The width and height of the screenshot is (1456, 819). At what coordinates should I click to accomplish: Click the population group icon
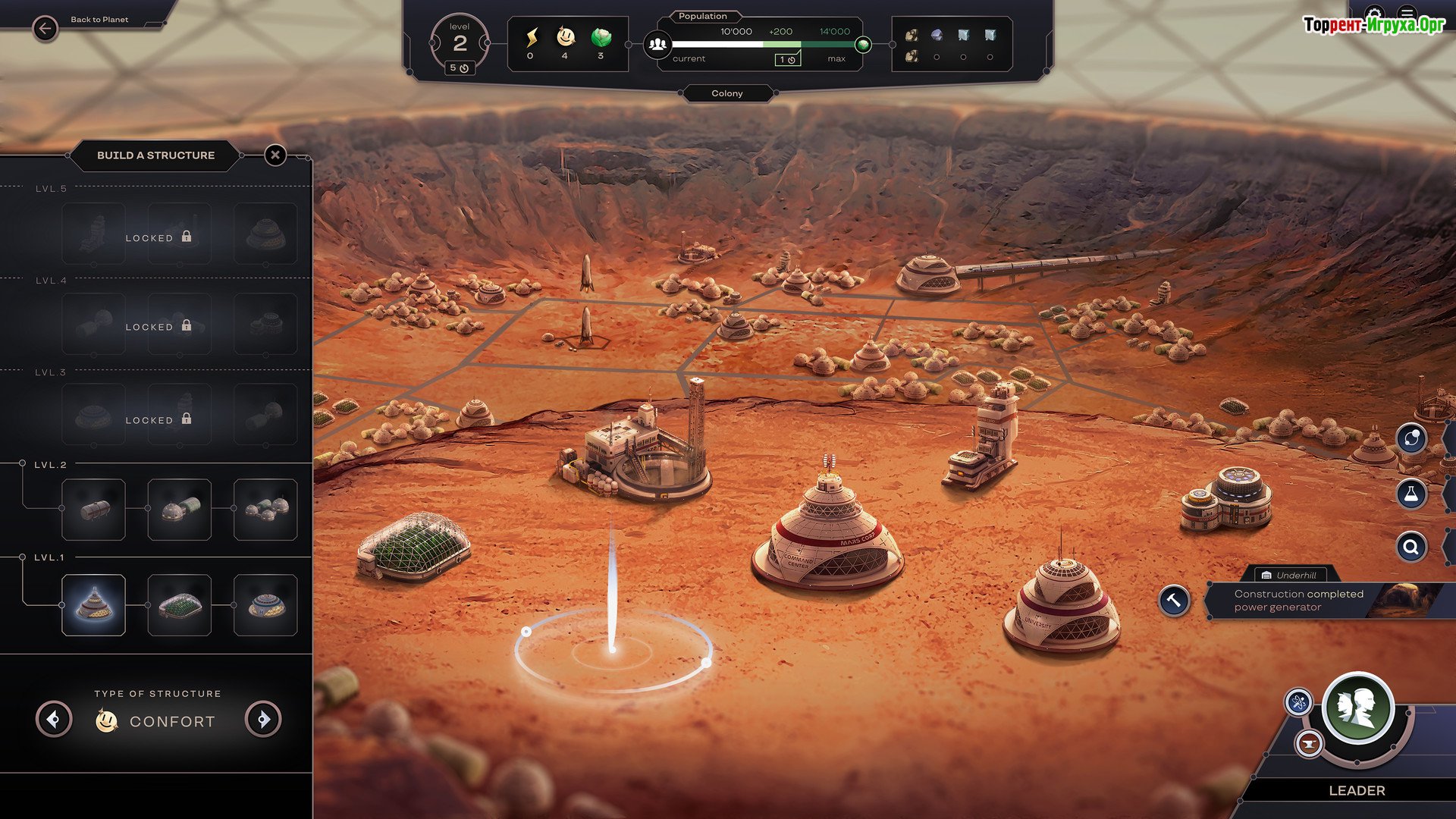658,45
